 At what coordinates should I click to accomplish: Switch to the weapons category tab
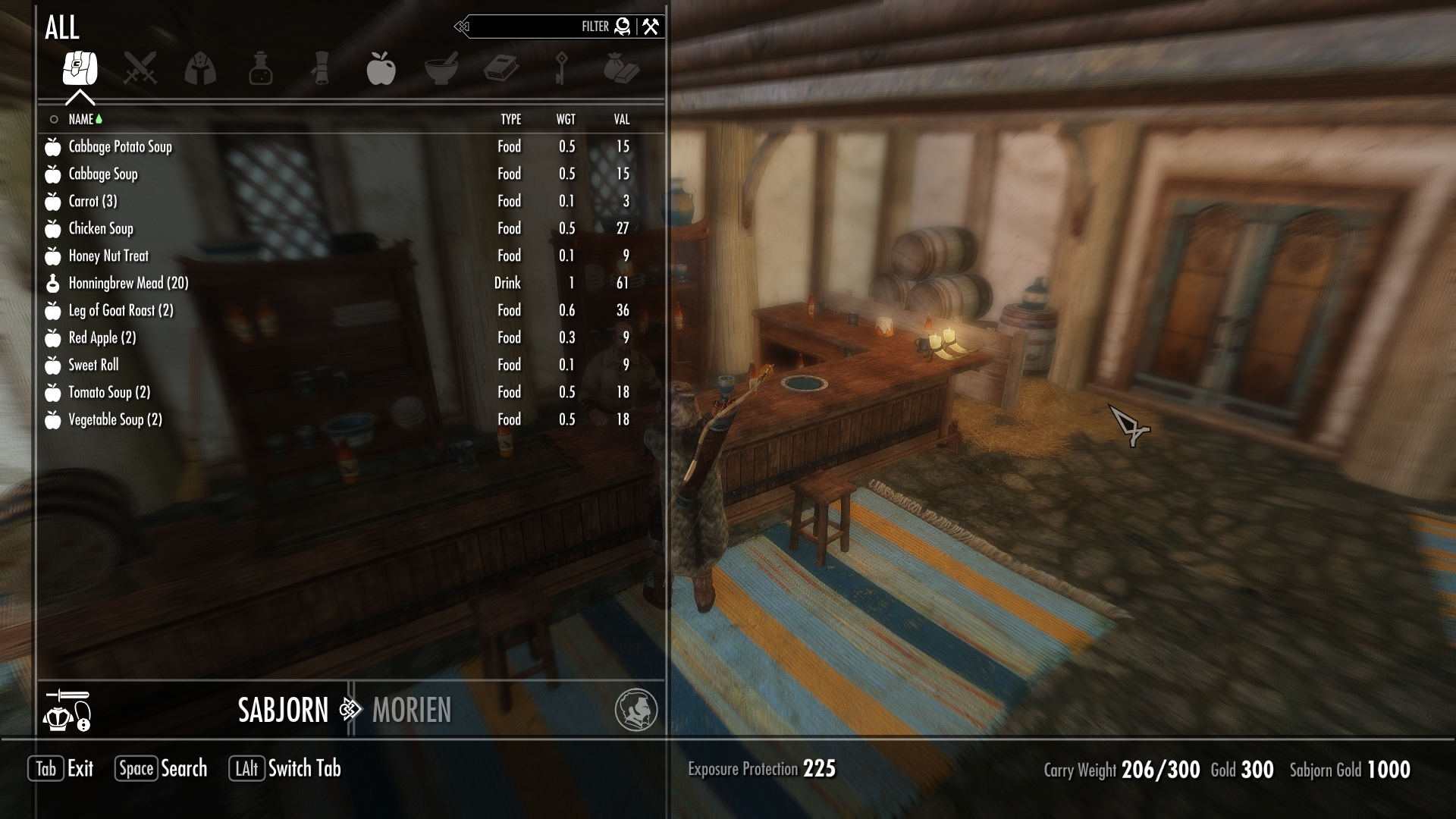(140, 68)
